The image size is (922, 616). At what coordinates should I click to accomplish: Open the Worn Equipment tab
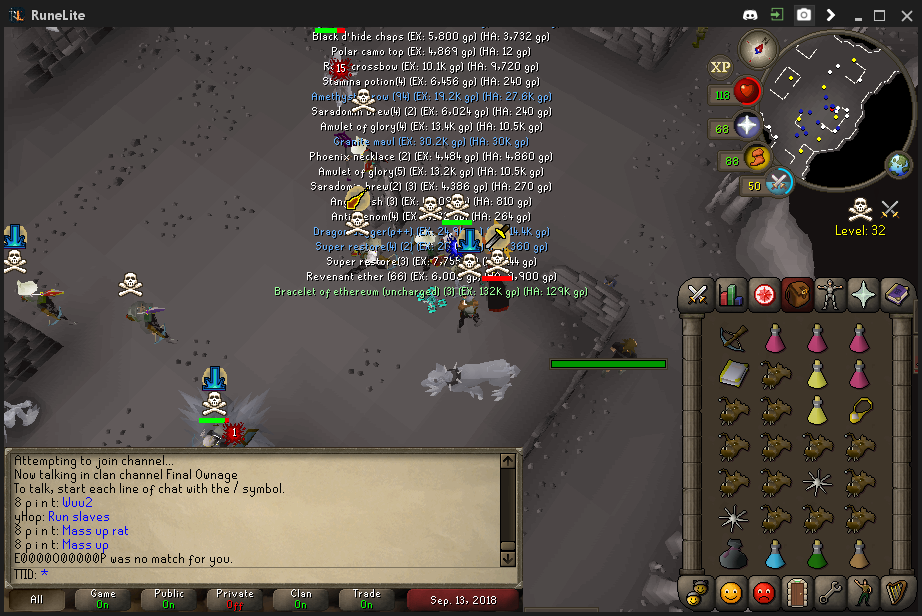pos(829,294)
